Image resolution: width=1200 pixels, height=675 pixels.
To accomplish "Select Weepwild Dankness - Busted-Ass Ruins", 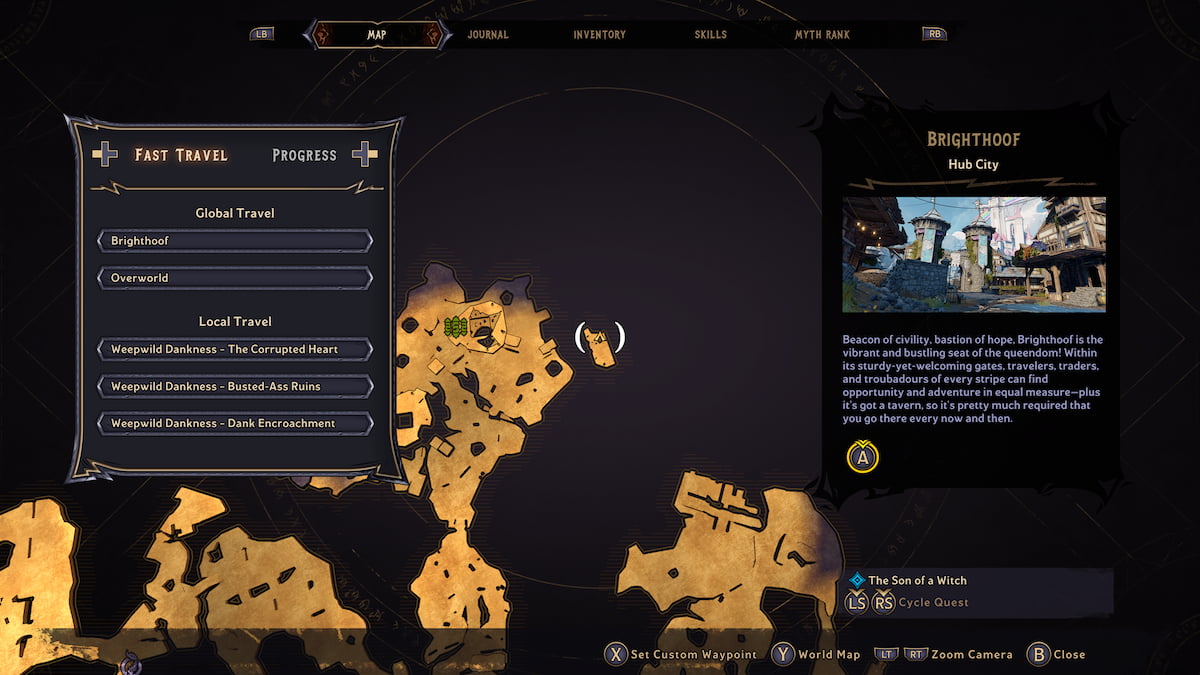I will click(235, 386).
